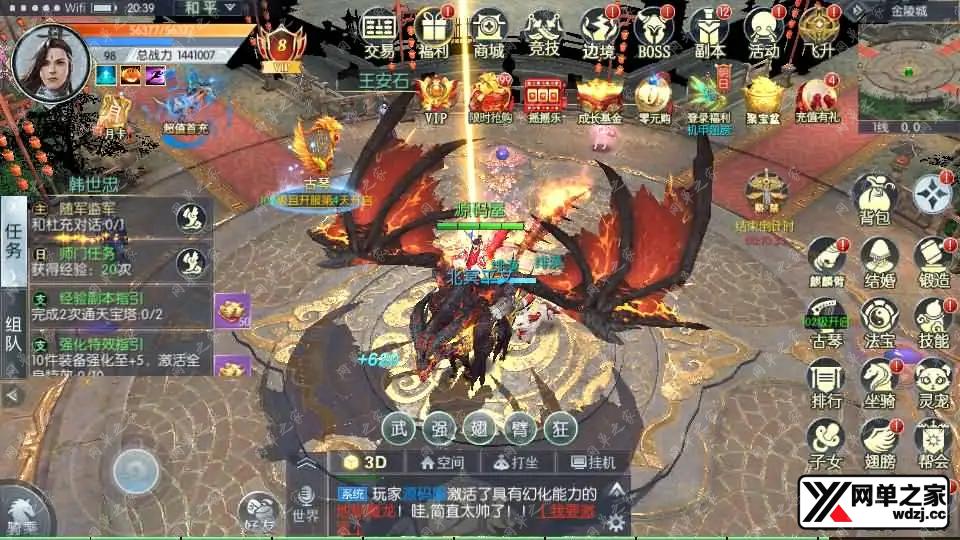Click the VIP reward icon
Viewport: 960px width, 540px height.
pyautogui.click(x=436, y=99)
